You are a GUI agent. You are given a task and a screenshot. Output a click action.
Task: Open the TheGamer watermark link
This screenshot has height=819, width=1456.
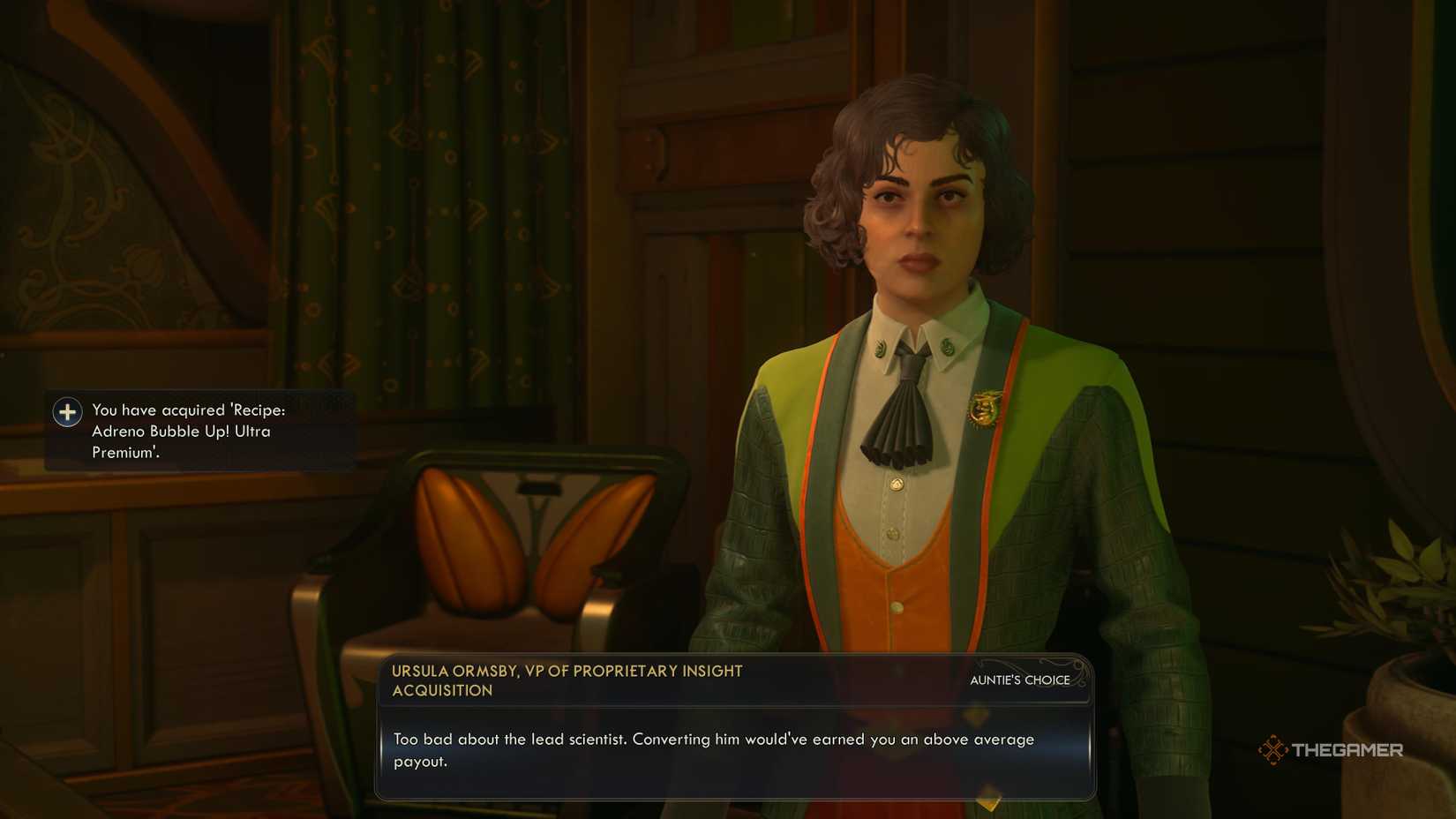point(1332,749)
